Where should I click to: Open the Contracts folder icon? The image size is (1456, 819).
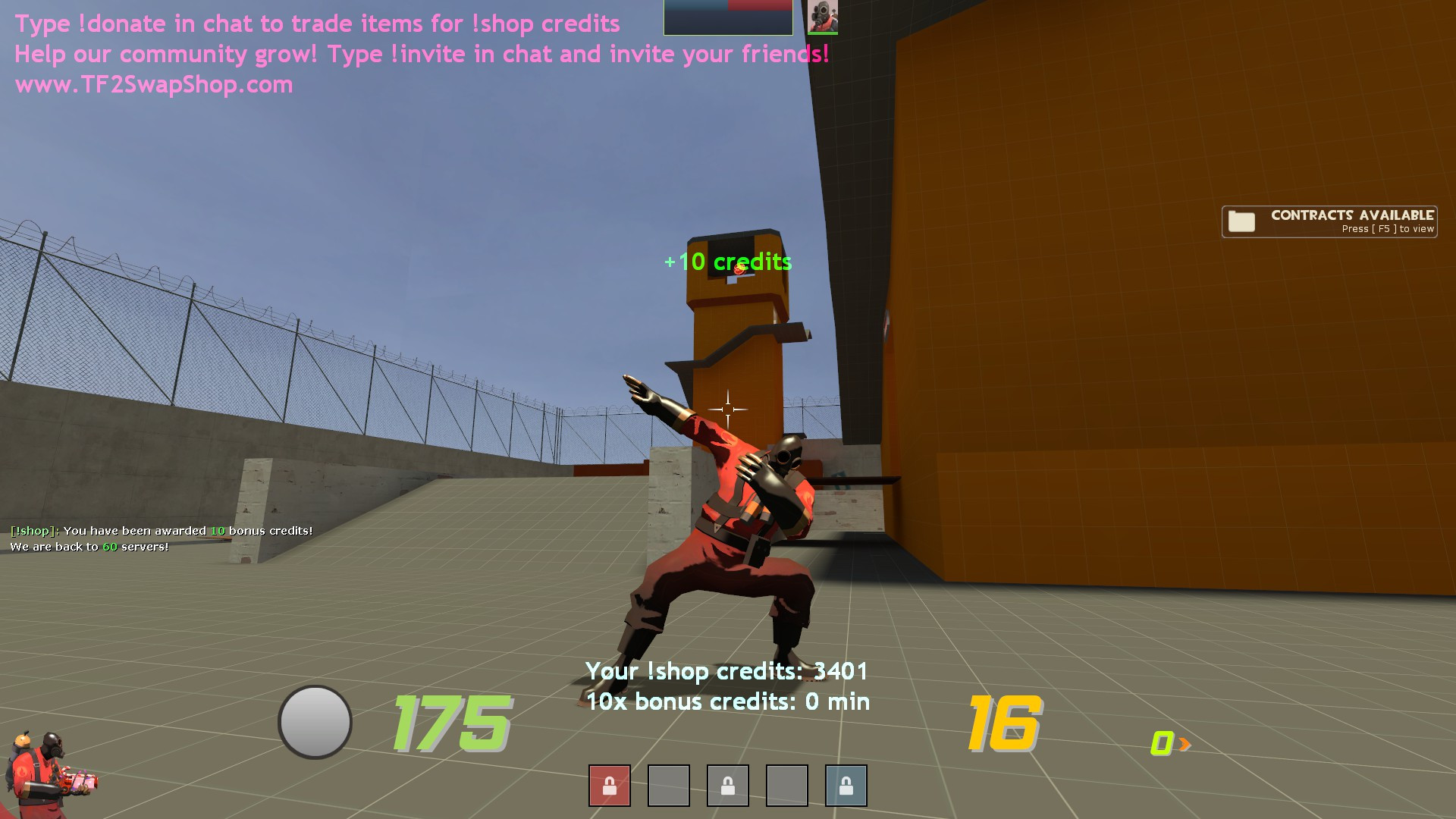tap(1241, 221)
